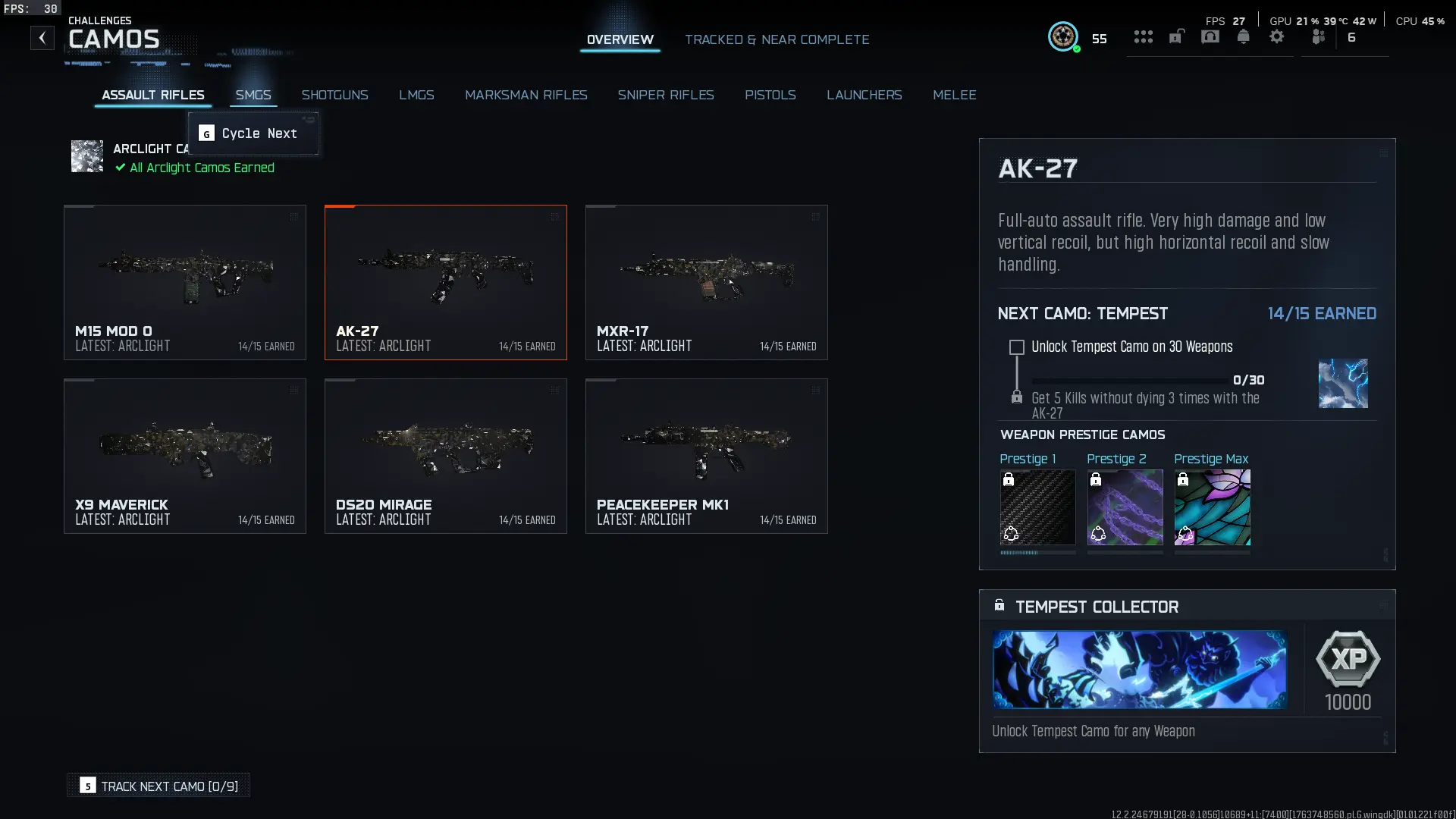This screenshot has width=1456, height=819.
Task: Check the Unlock Tempest Camo on 30 Weapons box
Action: click(1016, 347)
